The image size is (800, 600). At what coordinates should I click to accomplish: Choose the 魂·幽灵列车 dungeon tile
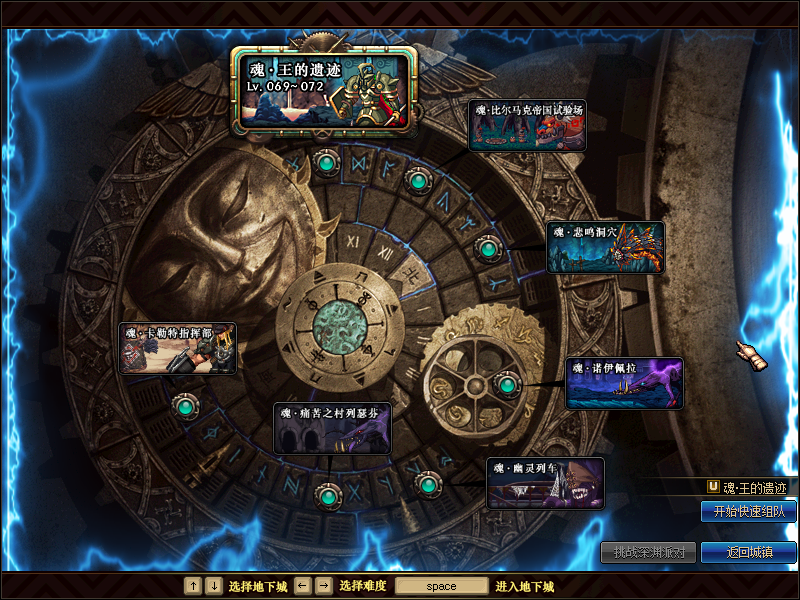[x=545, y=484]
